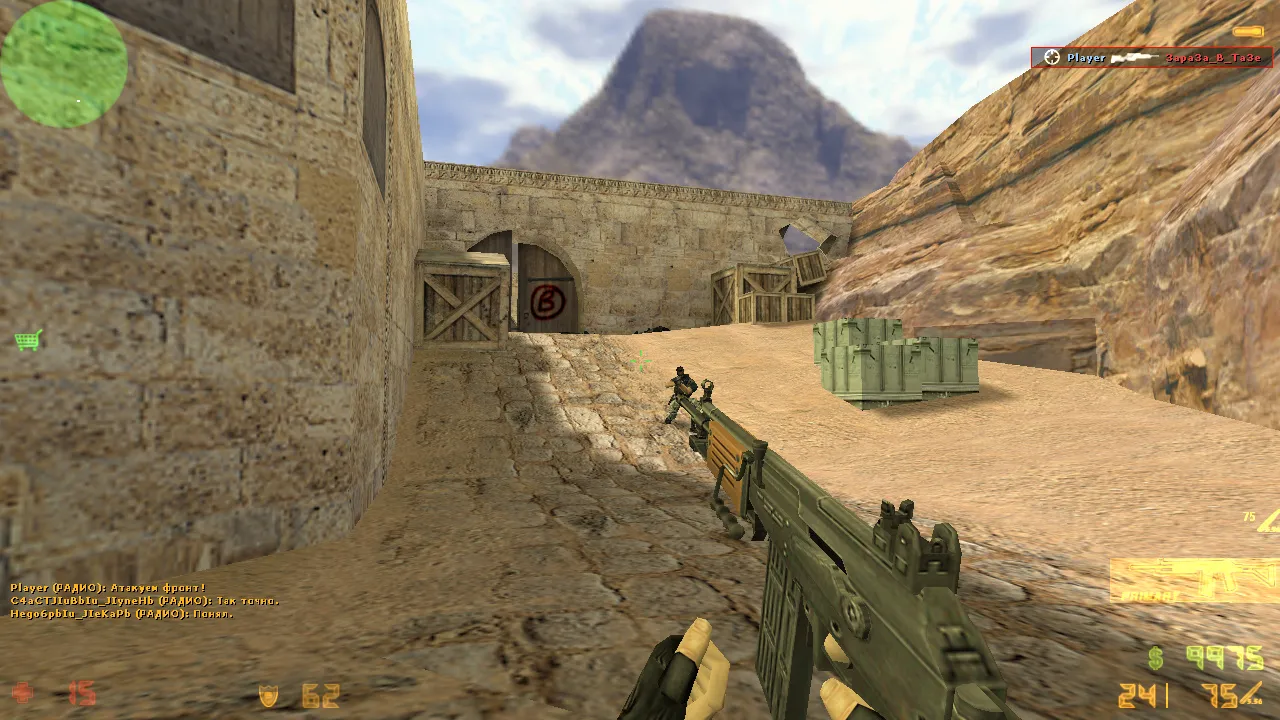Click the radio chat message log

click(144, 600)
